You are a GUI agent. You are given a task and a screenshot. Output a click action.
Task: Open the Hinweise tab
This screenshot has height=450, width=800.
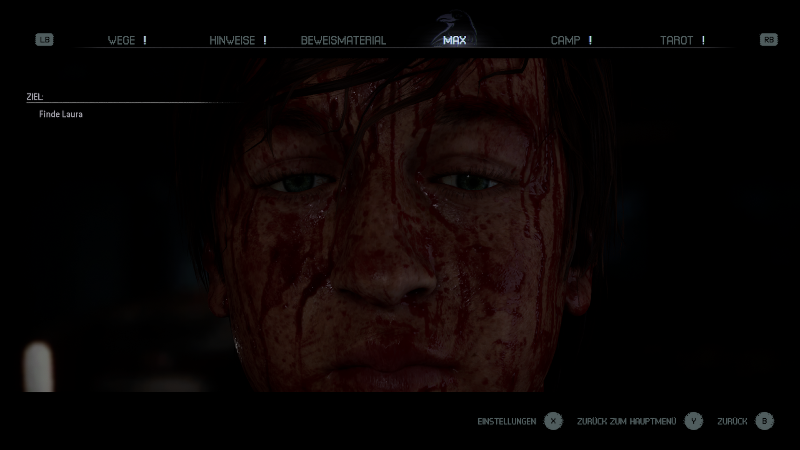(232, 40)
